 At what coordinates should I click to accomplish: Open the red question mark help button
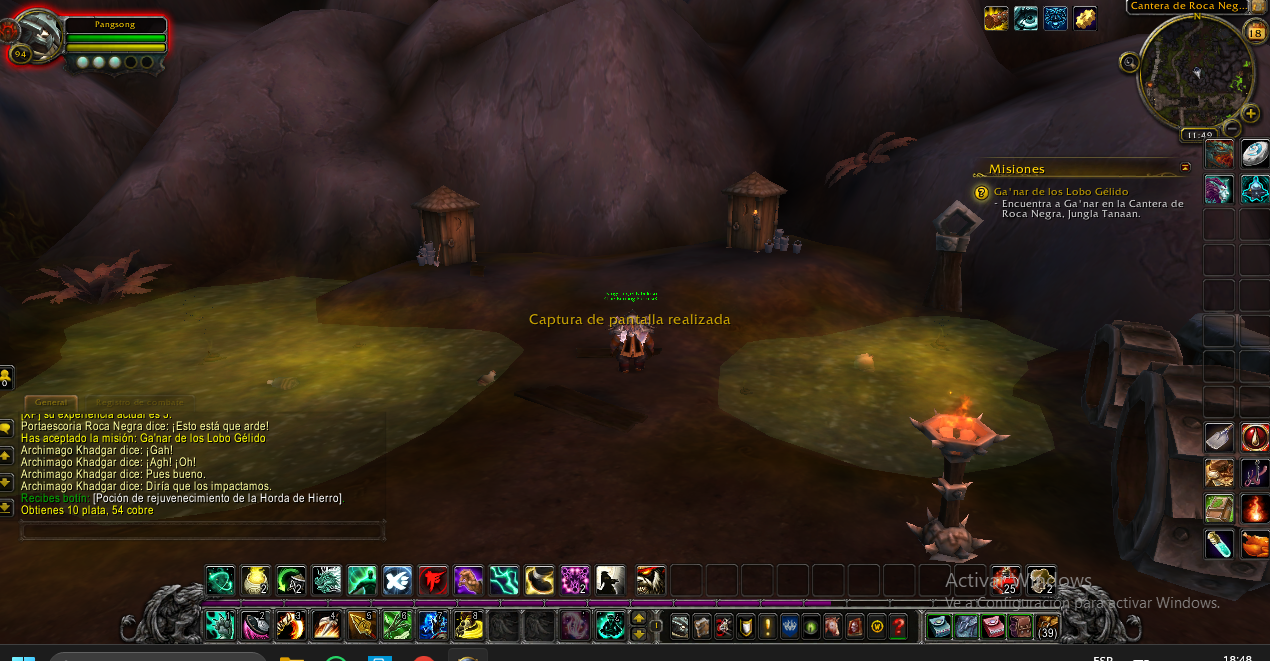tap(899, 627)
